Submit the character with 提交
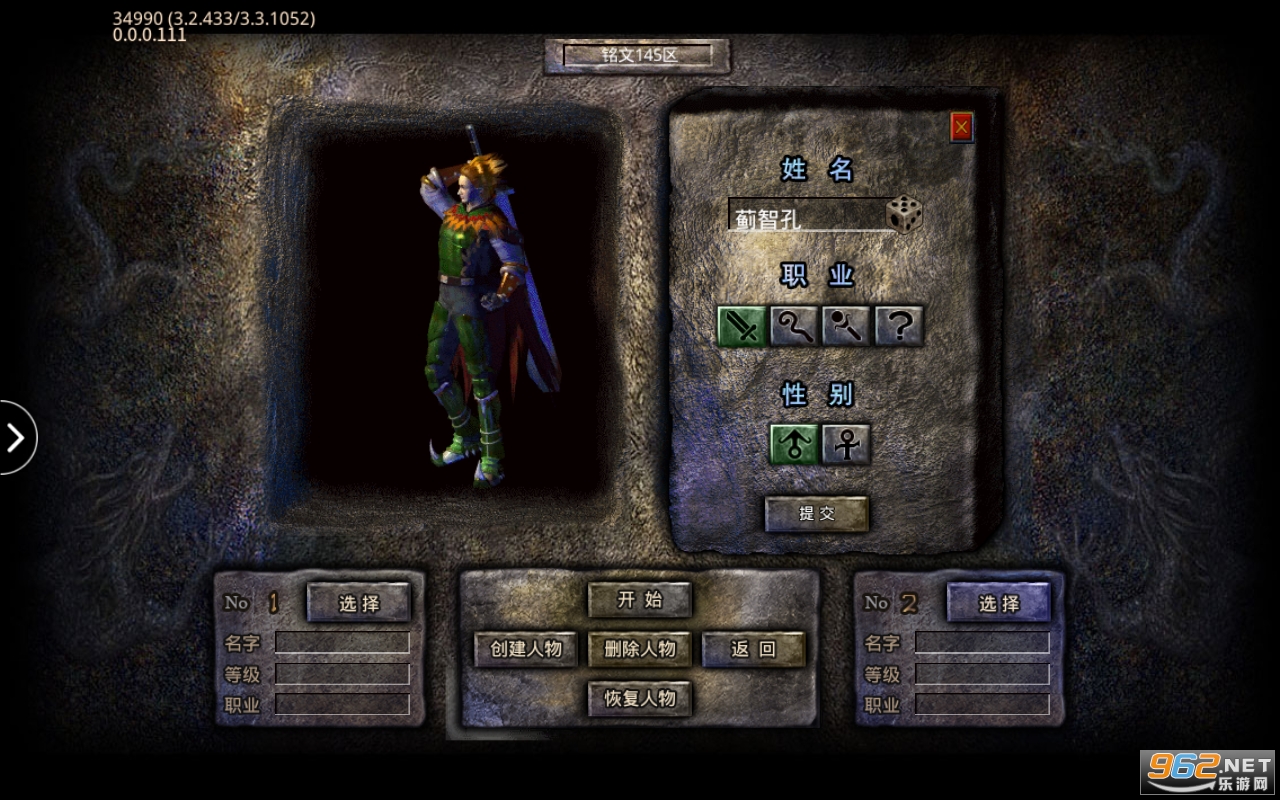 click(816, 514)
